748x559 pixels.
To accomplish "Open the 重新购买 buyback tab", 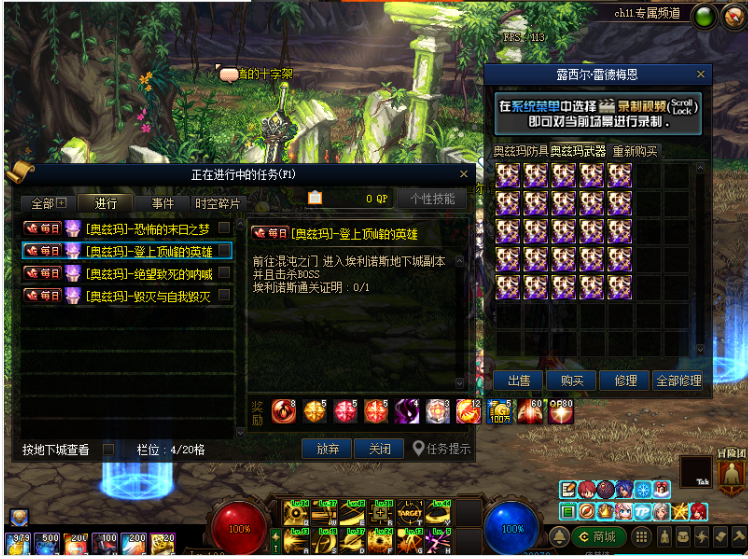I will (x=635, y=151).
